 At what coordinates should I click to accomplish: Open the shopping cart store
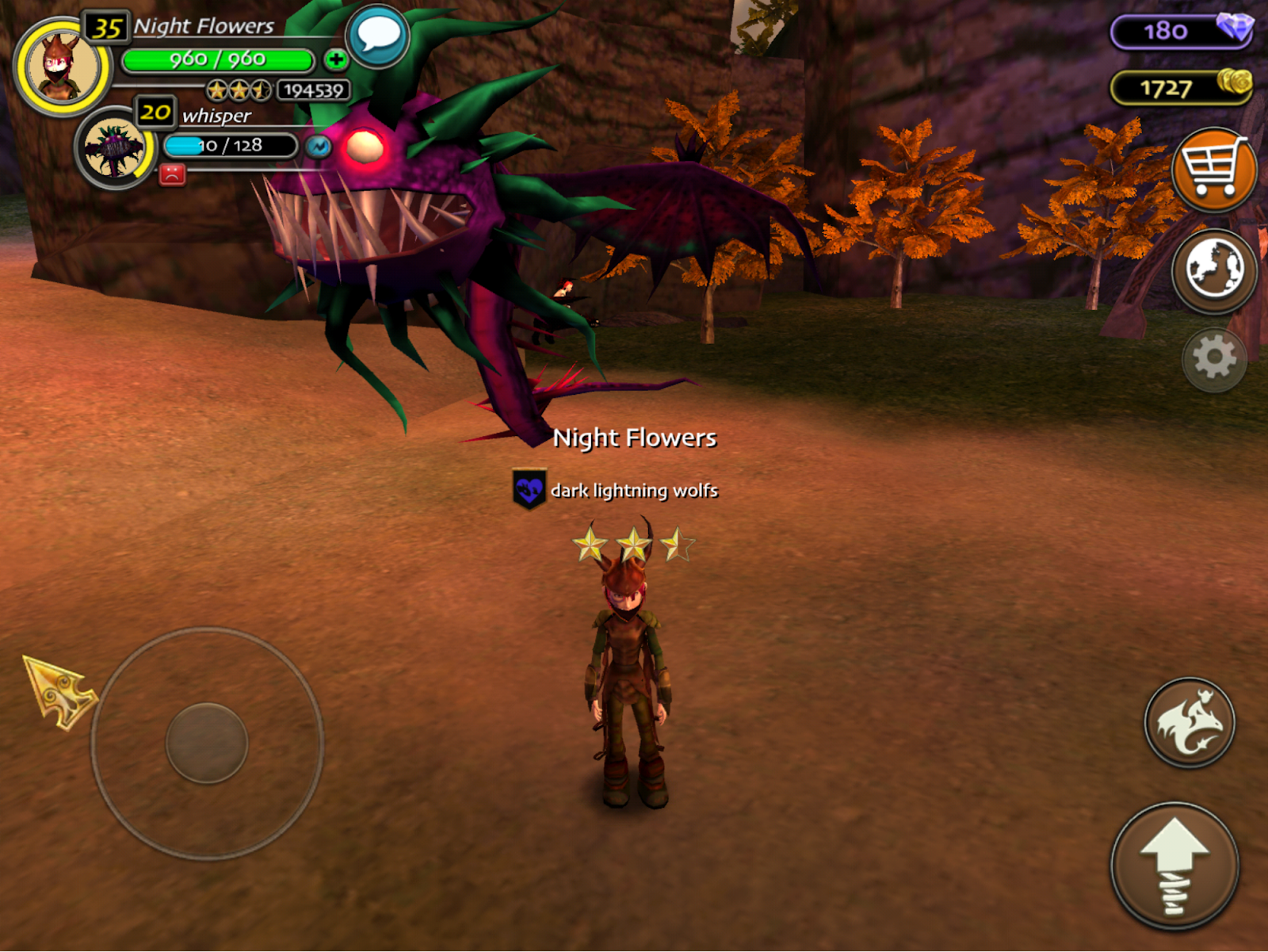pyautogui.click(x=1213, y=169)
